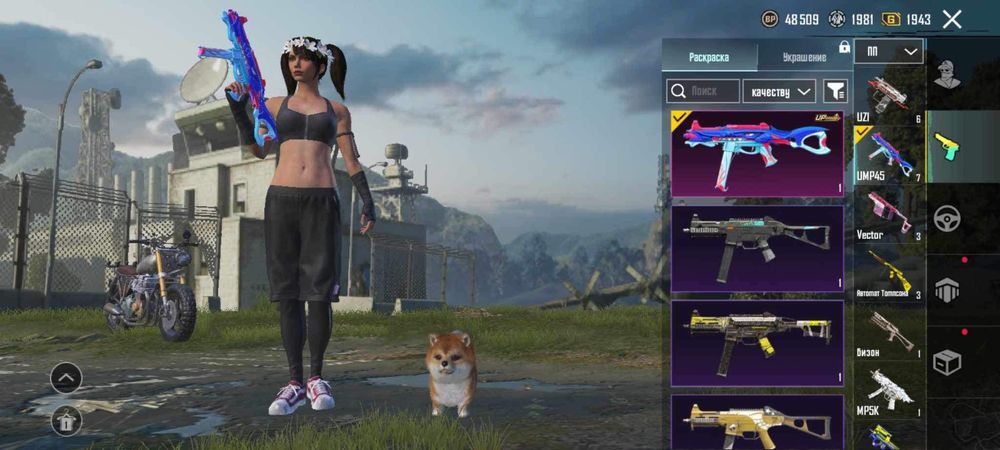Open the vehicle steering wheel category
Image resolution: width=1000 pixels, height=450 pixels.
pyautogui.click(x=947, y=217)
